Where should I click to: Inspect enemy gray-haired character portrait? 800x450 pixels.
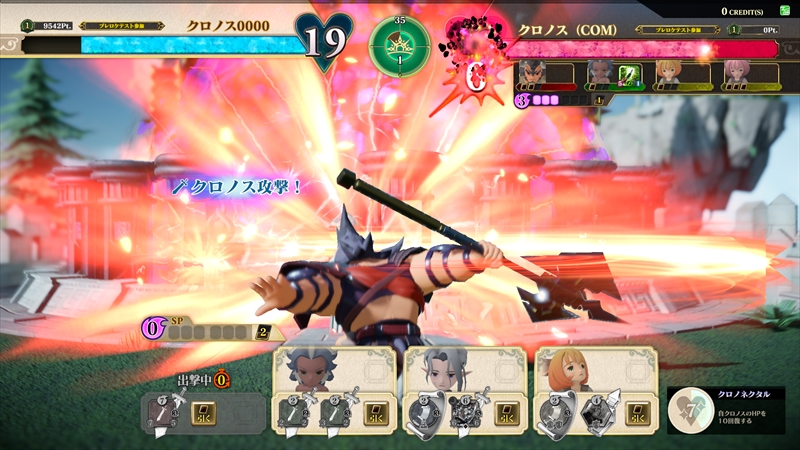[599, 71]
